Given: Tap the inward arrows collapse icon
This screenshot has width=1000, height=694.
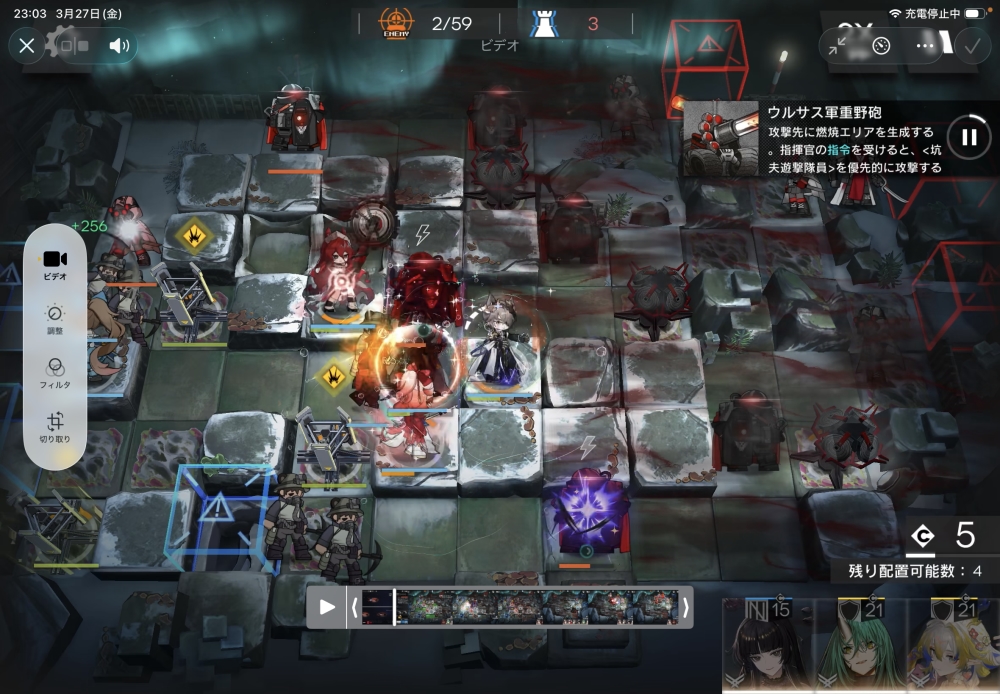Looking at the screenshot, I should (838, 45).
